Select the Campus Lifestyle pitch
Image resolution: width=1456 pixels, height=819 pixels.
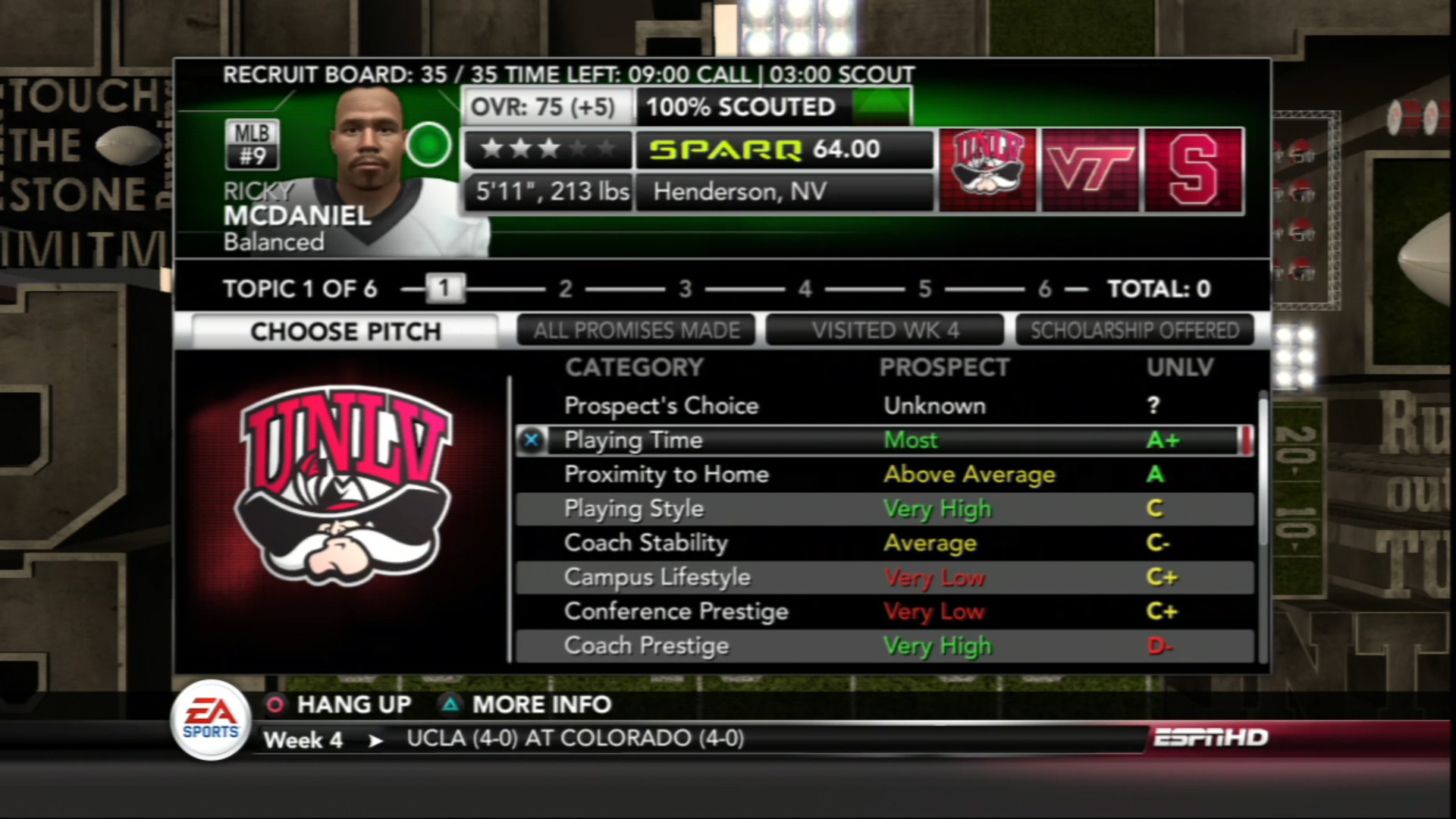[x=883, y=578]
